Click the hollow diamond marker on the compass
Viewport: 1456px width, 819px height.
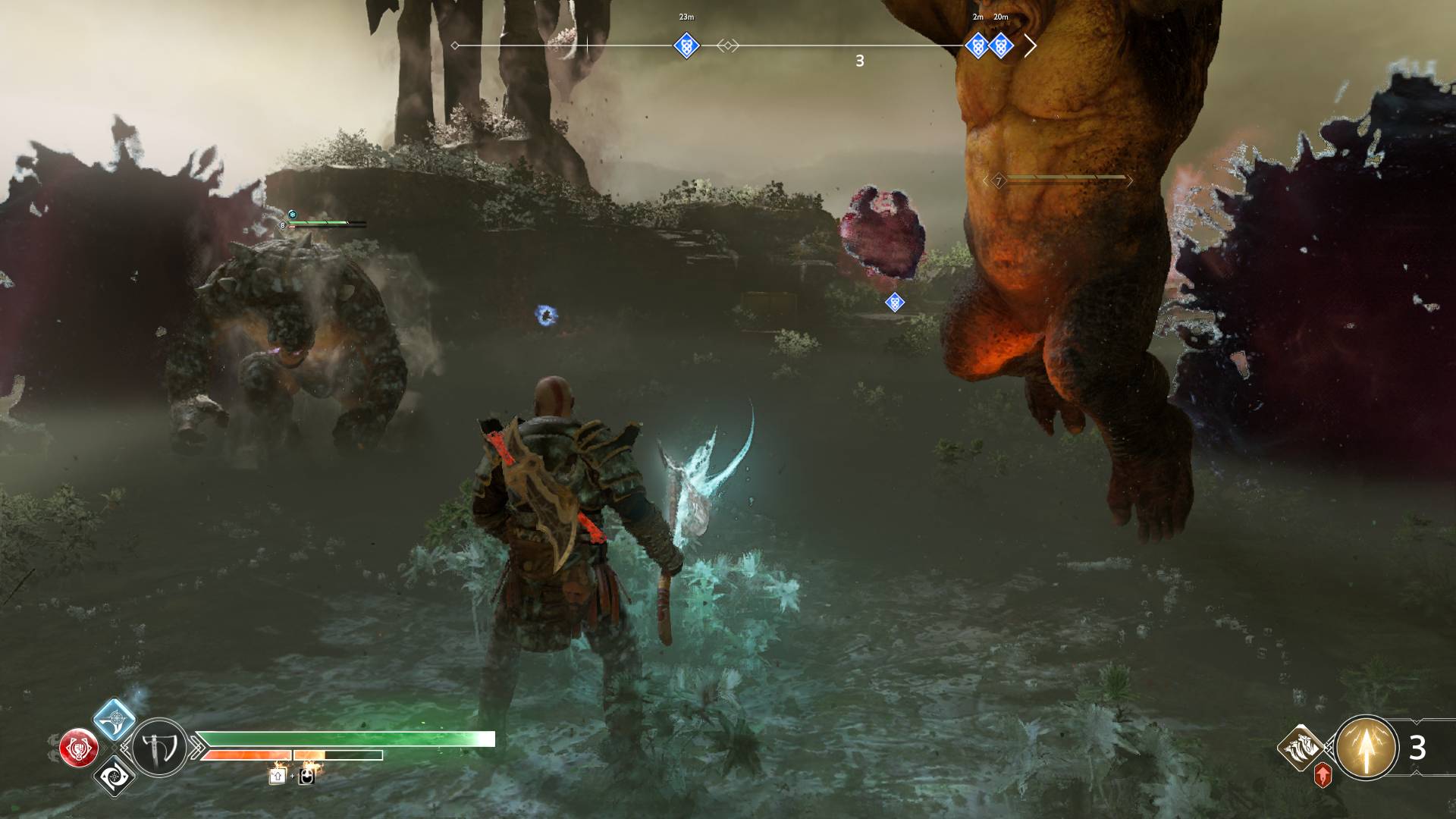click(728, 45)
